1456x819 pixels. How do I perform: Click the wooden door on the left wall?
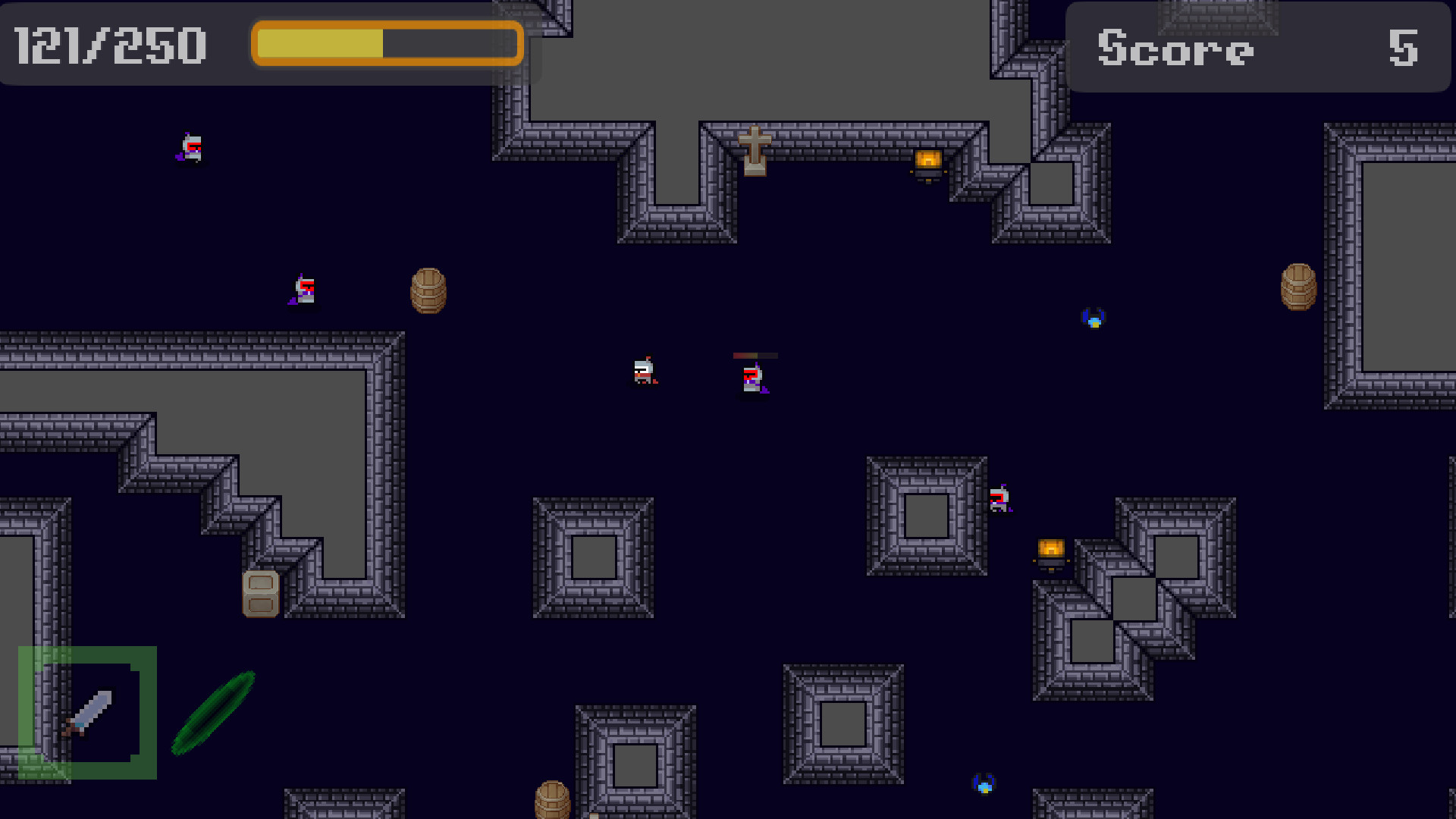(x=260, y=595)
